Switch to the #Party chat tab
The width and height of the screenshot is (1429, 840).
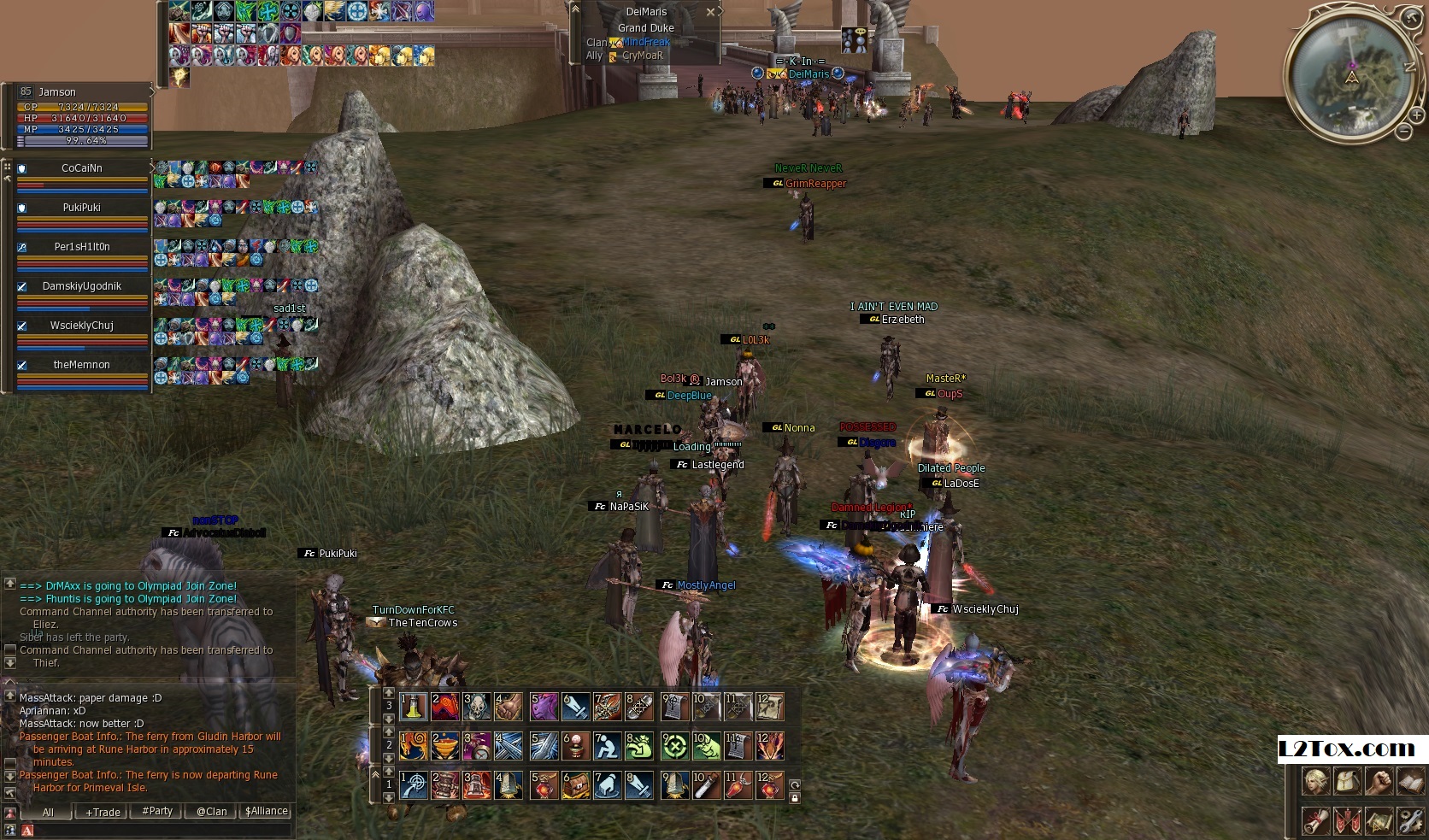point(157,811)
